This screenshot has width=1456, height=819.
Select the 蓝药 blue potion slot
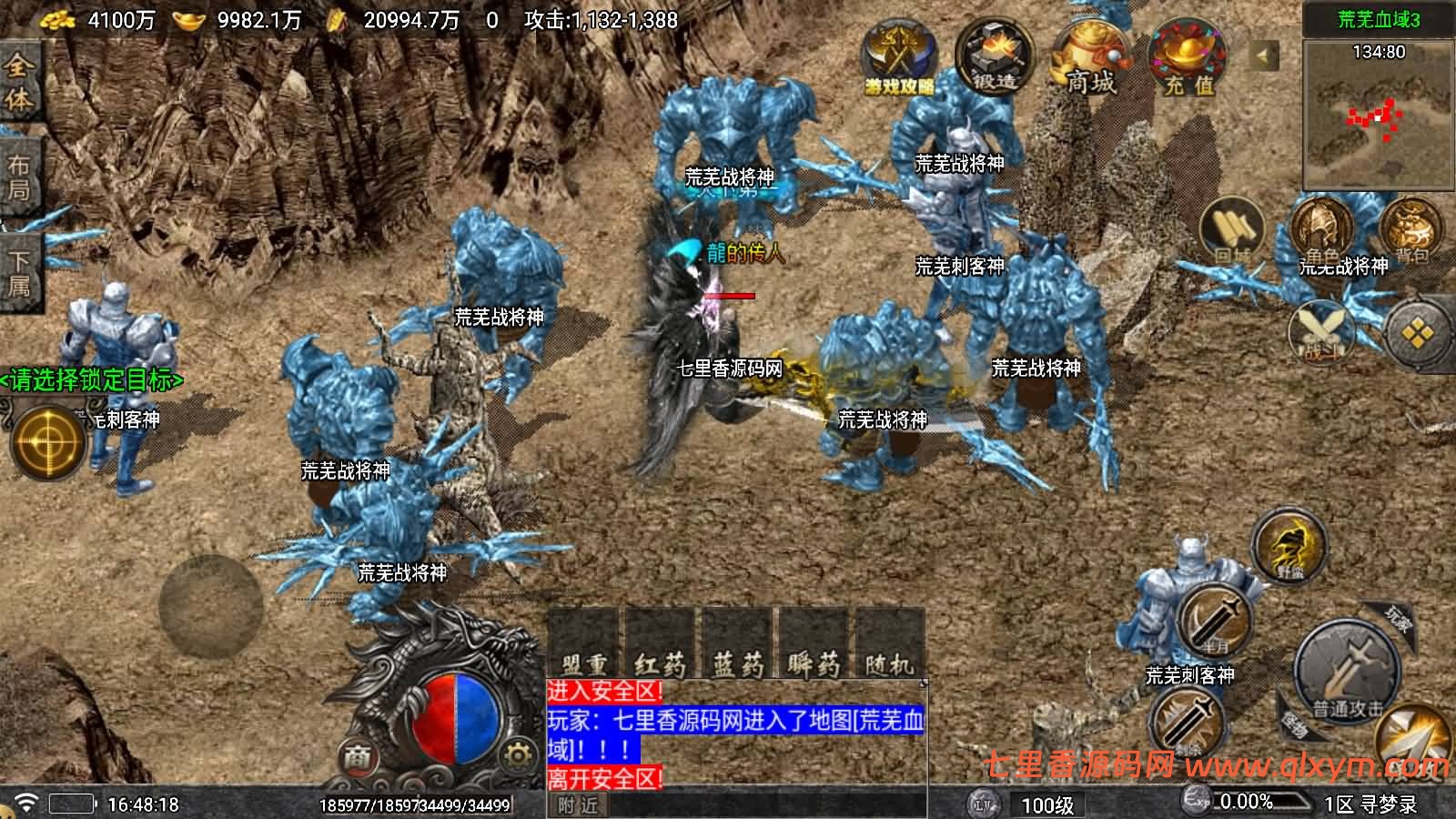[x=737, y=647]
